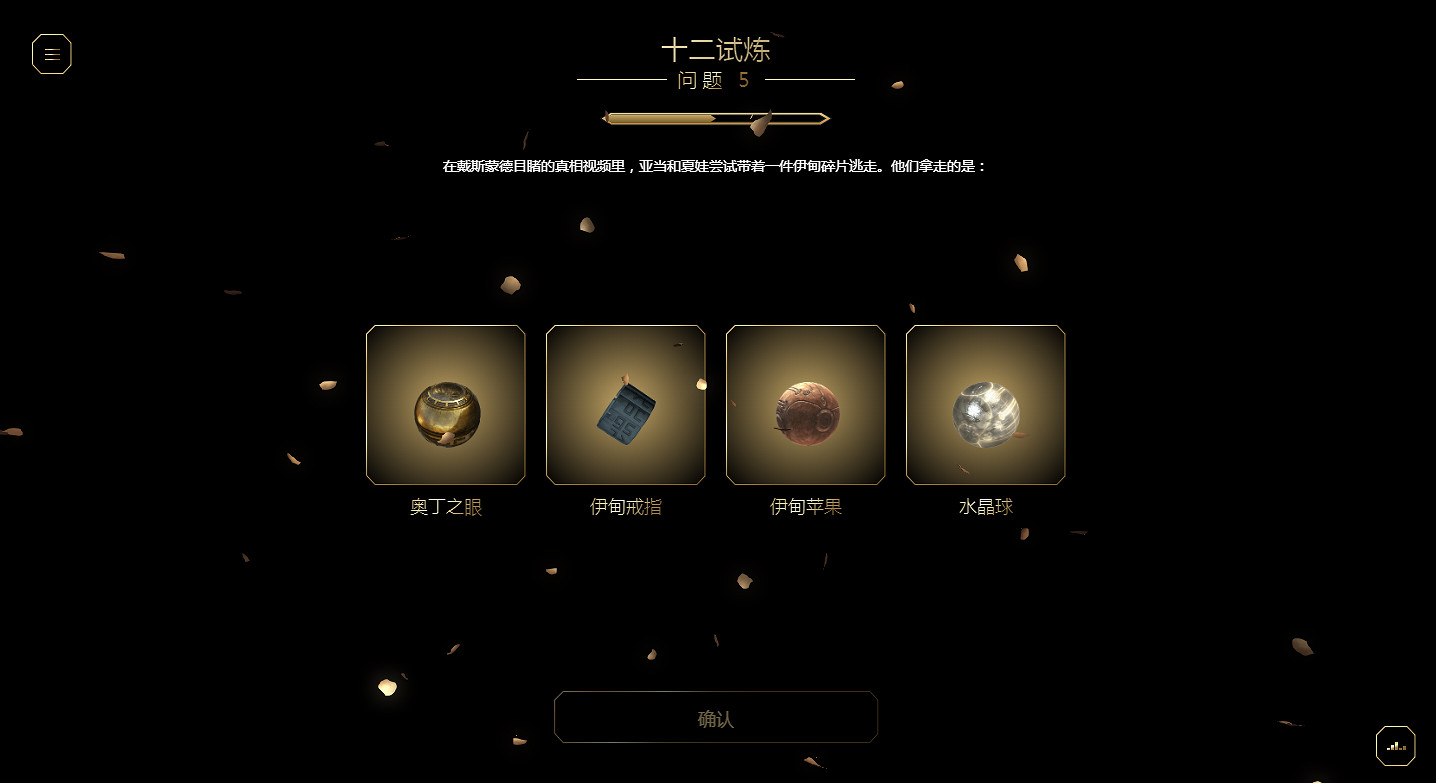Click the highlighted 奥丁之眼 option card
Viewport: 1436px width, 783px height.
tap(445, 405)
